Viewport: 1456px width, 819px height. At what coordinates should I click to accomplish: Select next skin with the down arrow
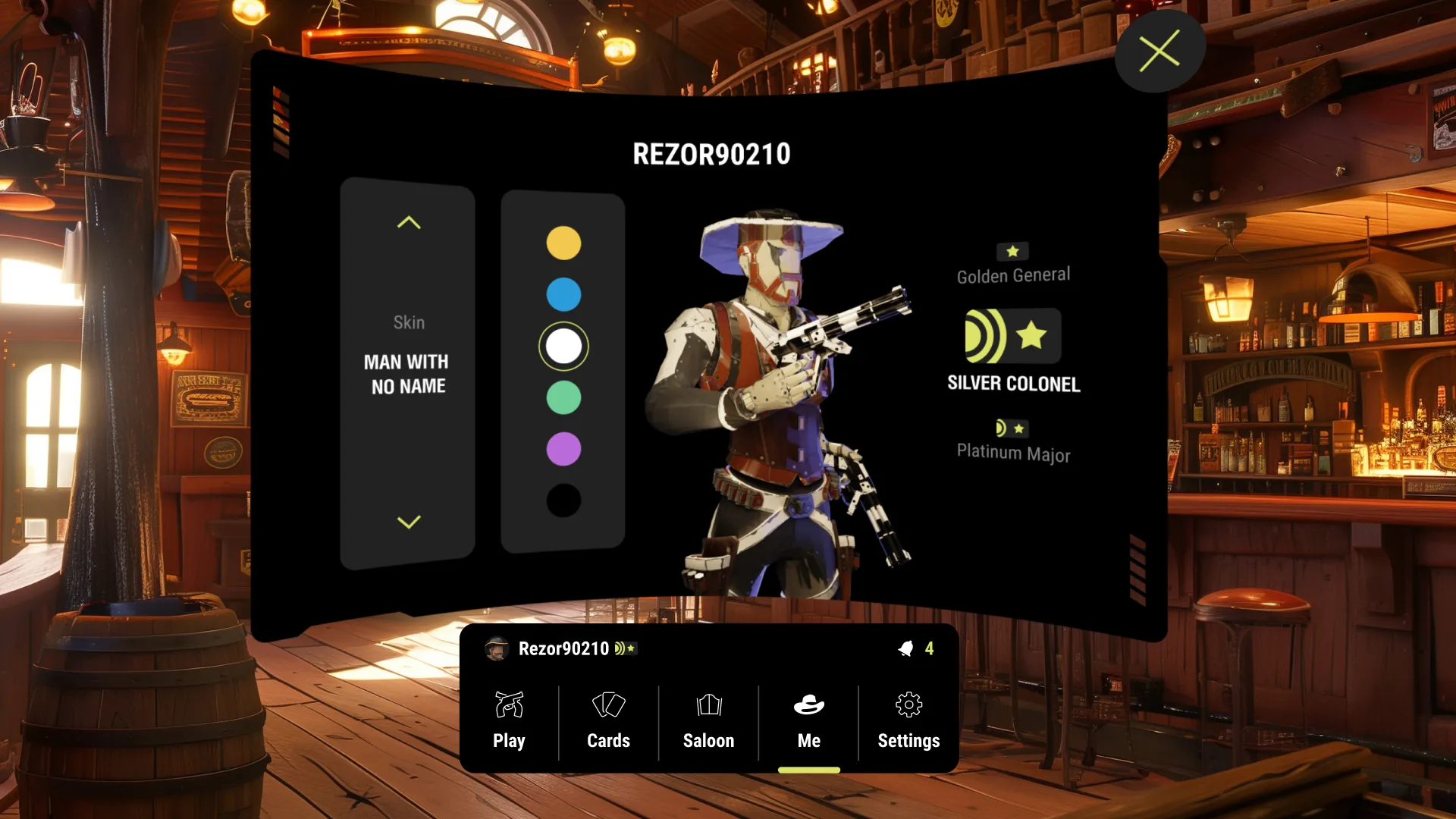(409, 522)
